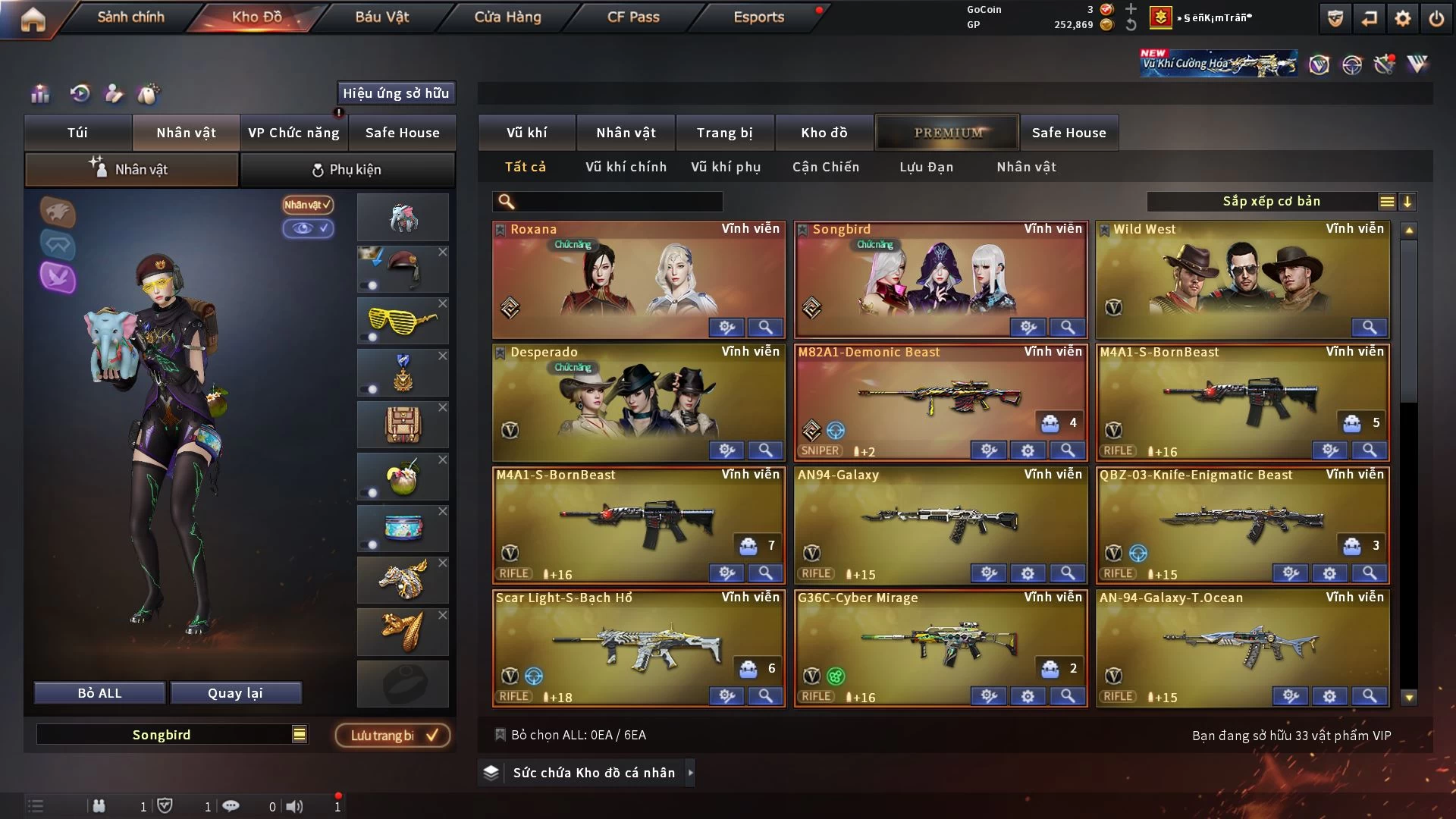Remove all with Bỏ ALL button
Screen dimensions: 1456x819
99,693
